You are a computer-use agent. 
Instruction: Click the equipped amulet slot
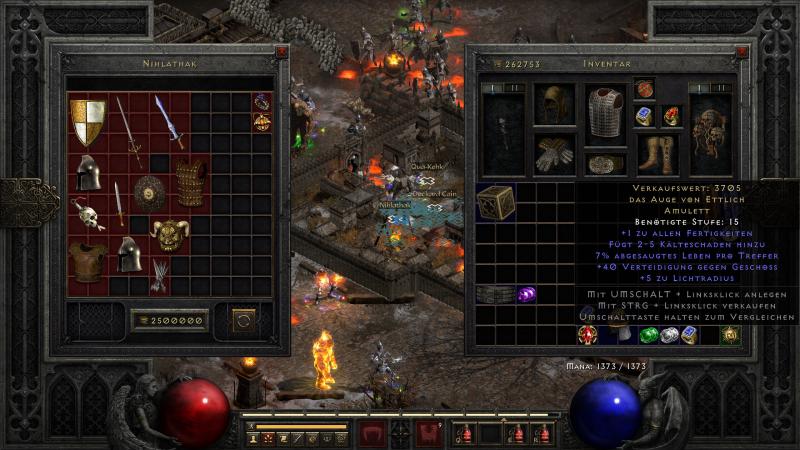(x=644, y=88)
